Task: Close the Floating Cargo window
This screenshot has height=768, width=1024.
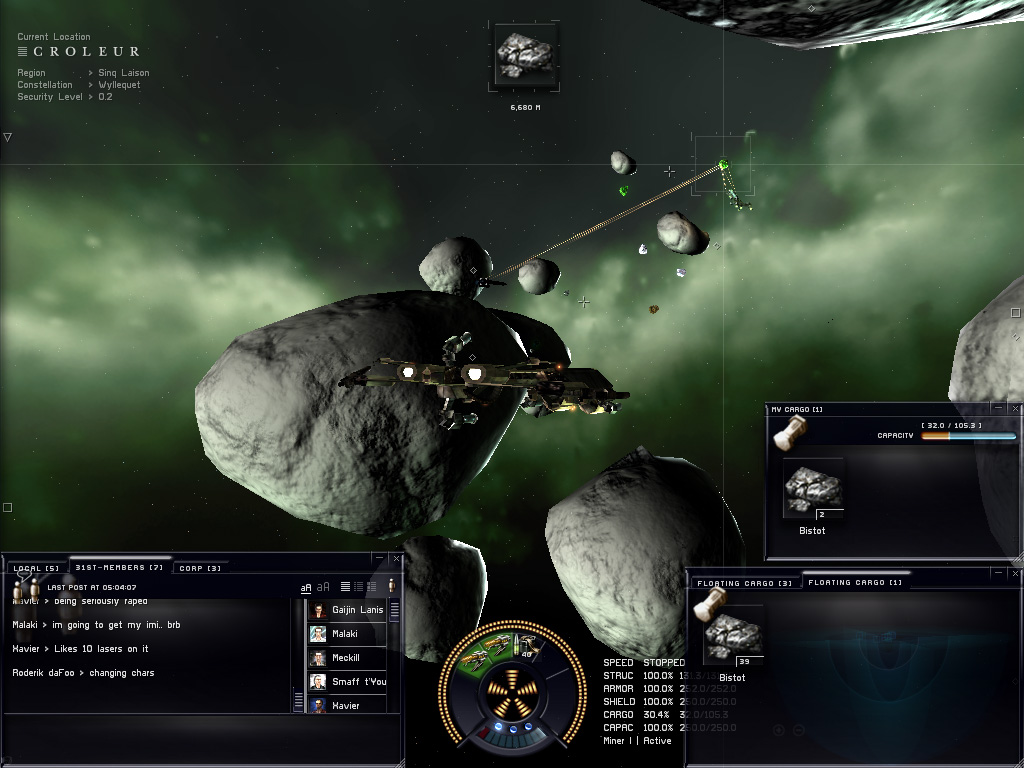Action: [1016, 573]
